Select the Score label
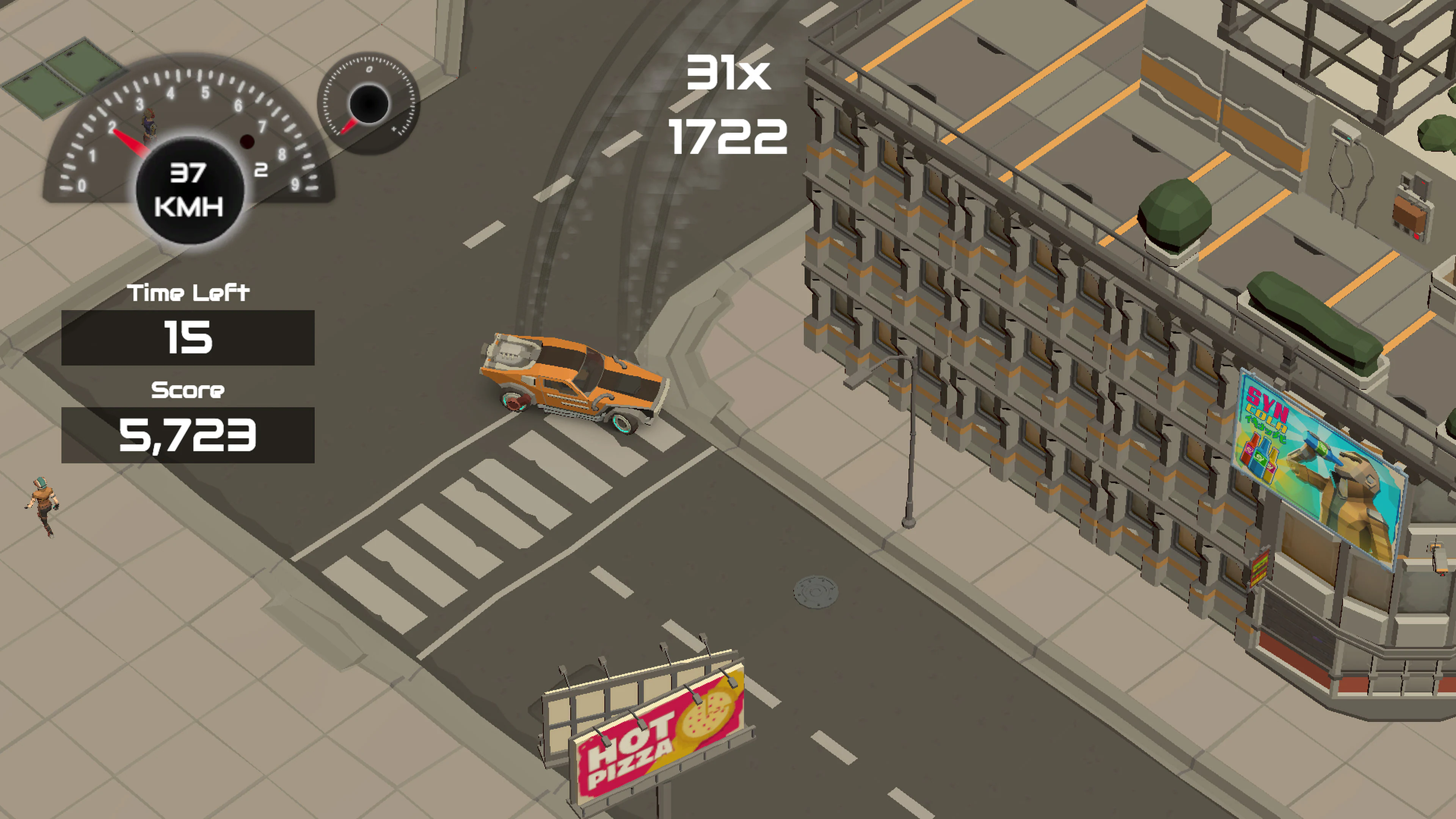The height and width of the screenshot is (819, 1456). pyautogui.click(x=188, y=390)
